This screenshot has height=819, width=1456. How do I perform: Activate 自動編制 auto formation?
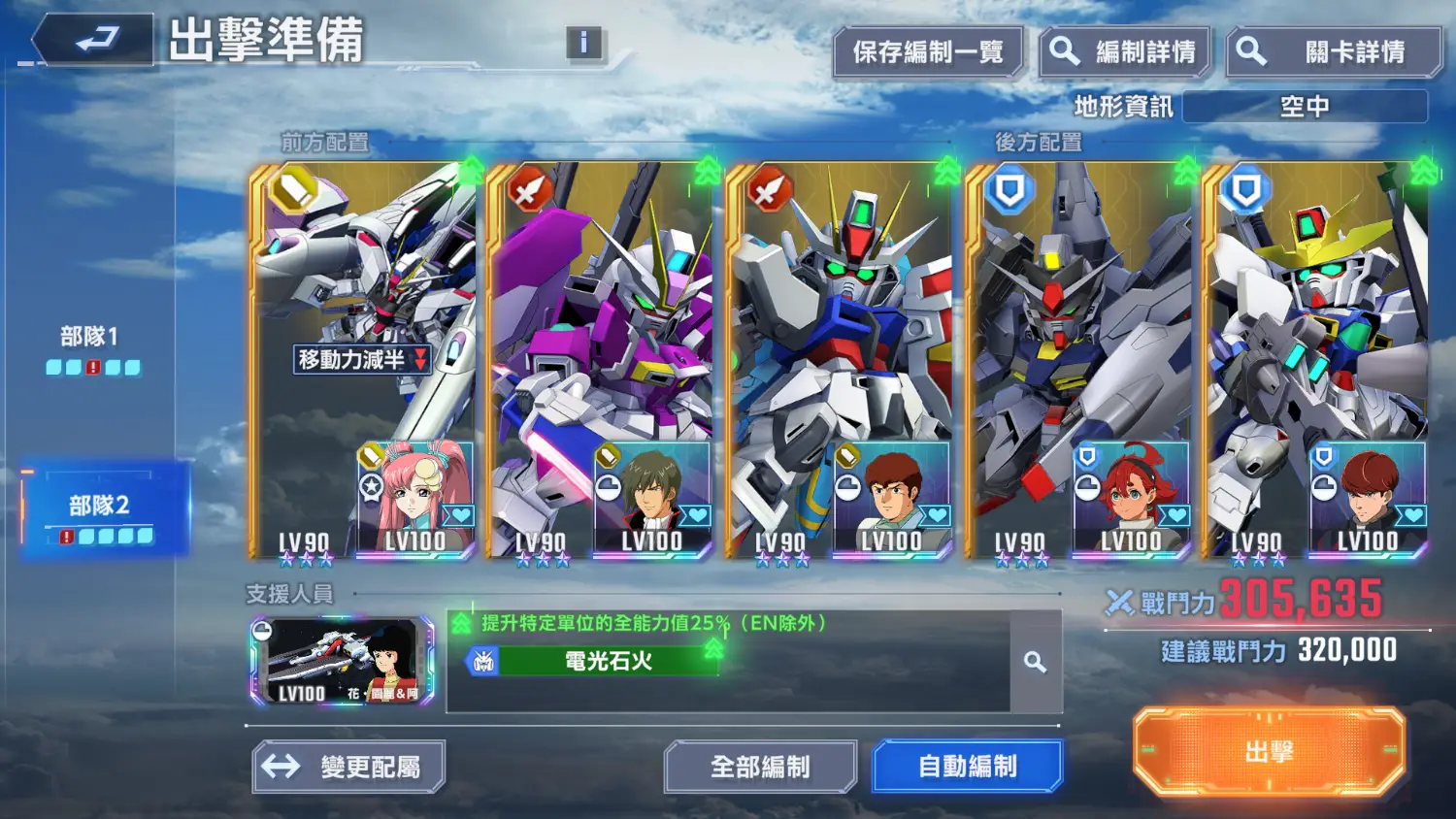pyautogui.click(x=967, y=767)
